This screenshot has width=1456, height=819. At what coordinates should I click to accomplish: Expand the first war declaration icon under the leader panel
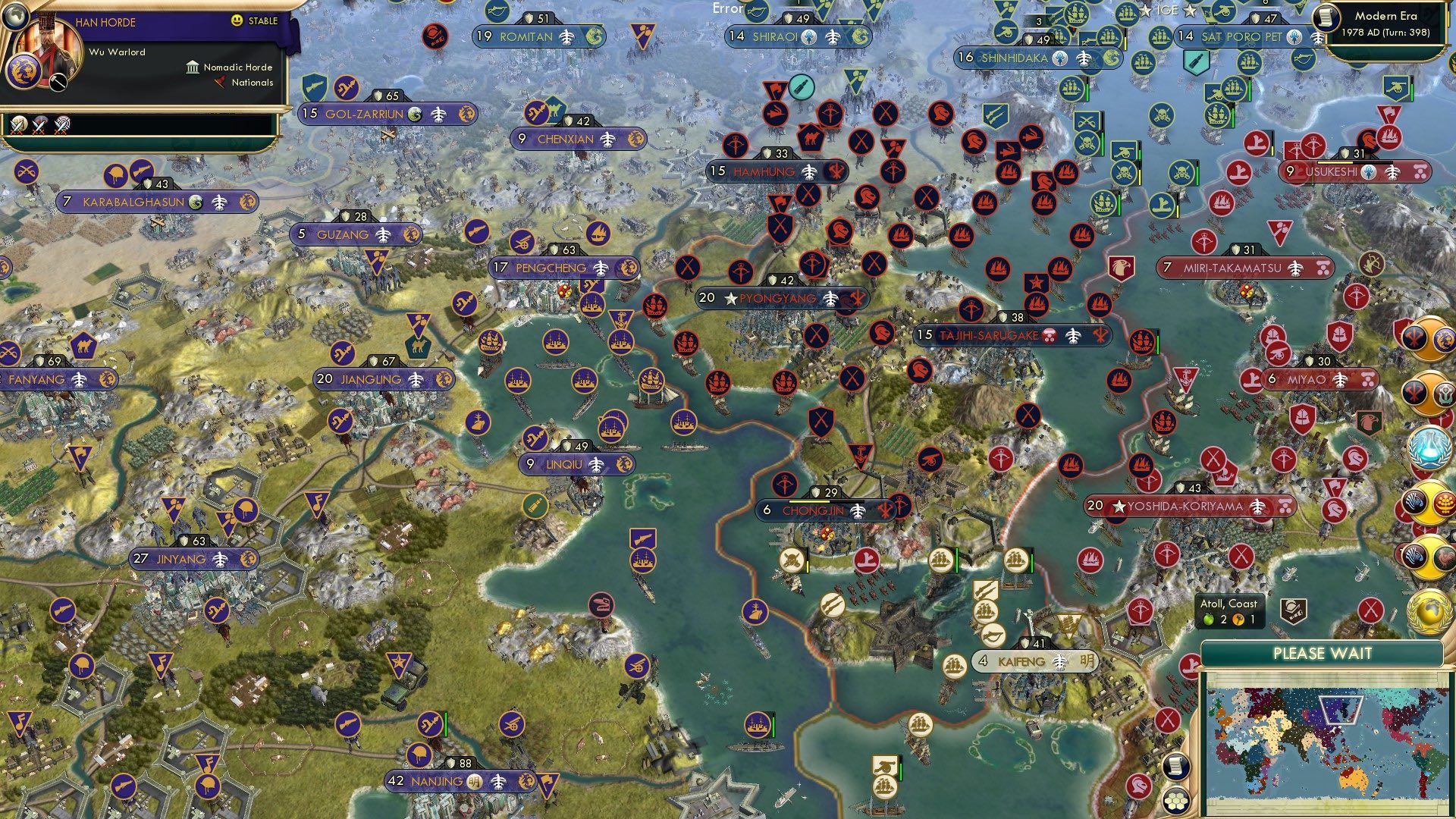coord(18,126)
